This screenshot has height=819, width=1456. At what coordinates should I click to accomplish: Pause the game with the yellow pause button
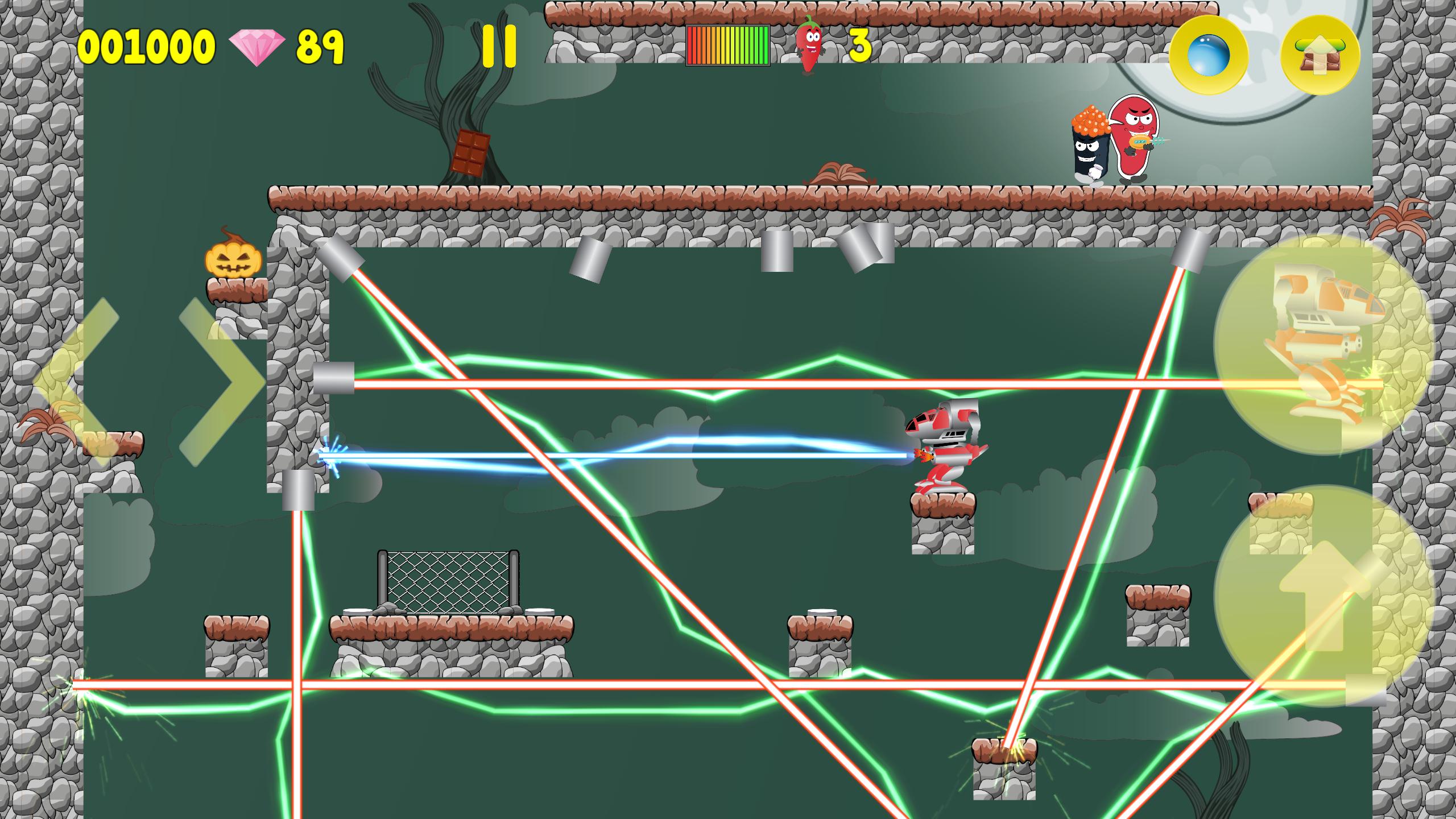[499, 46]
